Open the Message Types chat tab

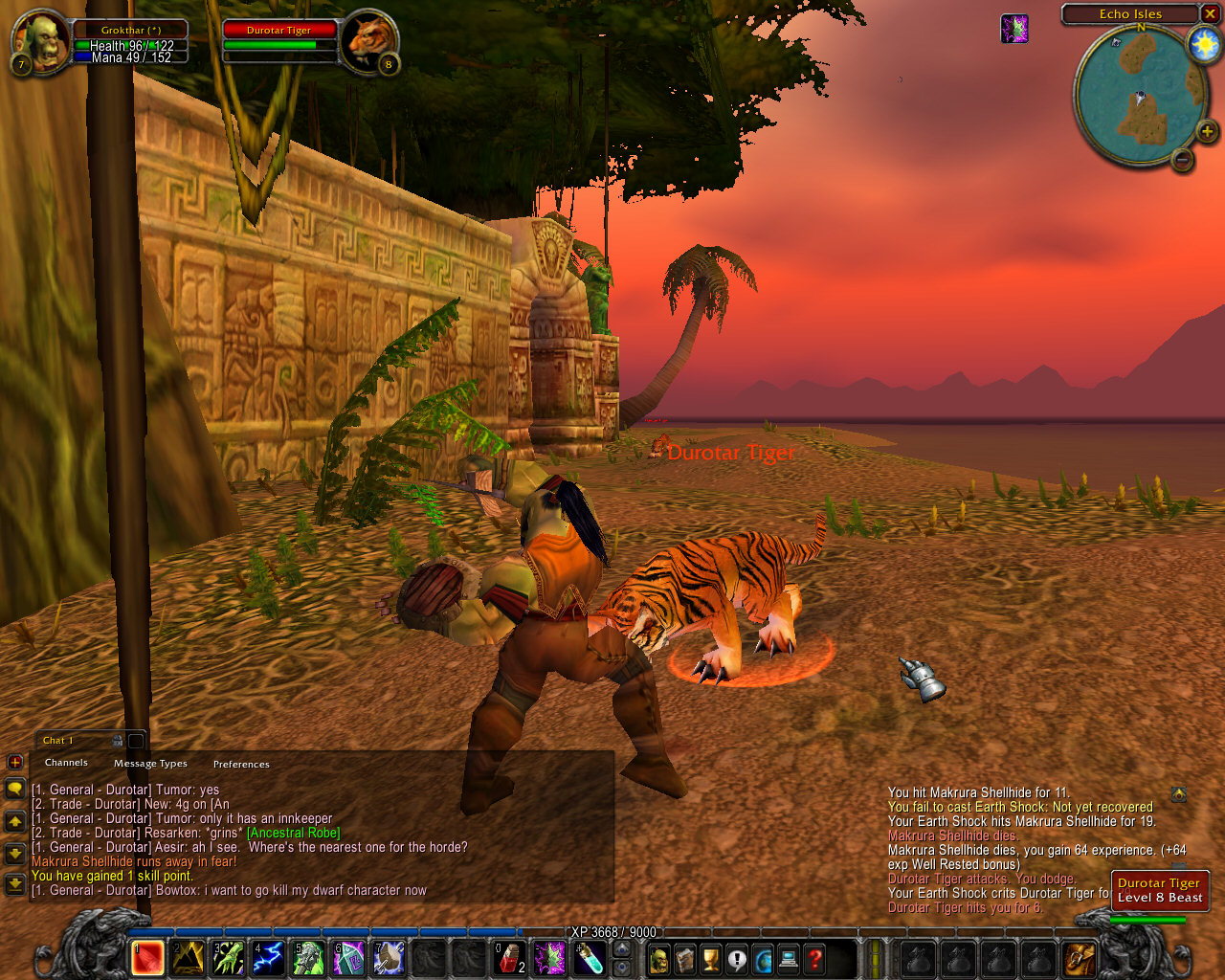click(x=150, y=764)
